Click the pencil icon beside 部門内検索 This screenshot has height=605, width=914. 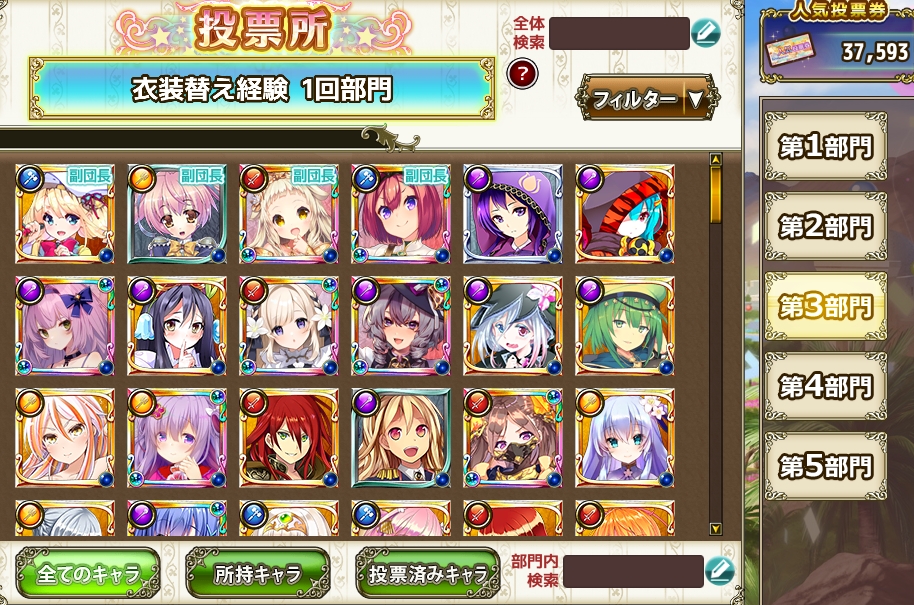coord(719,572)
